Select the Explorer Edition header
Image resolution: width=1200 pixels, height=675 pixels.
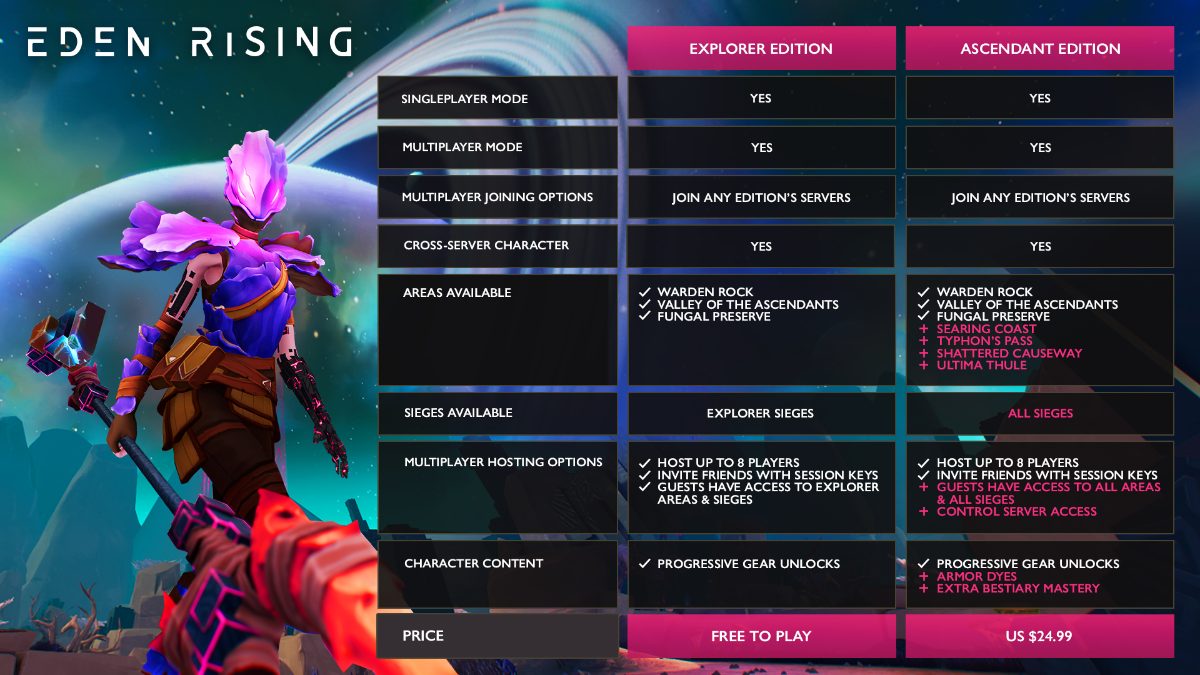(761, 48)
